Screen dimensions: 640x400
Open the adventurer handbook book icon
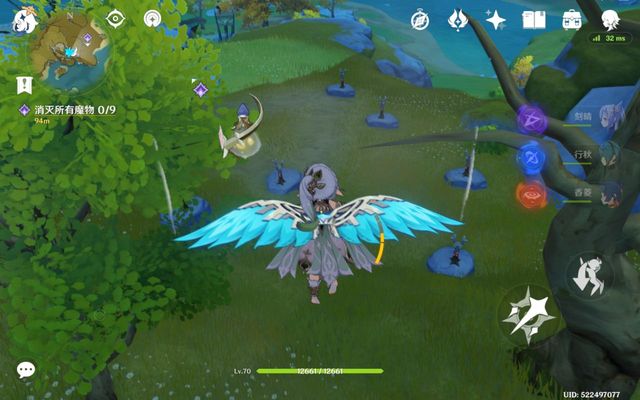534,19
